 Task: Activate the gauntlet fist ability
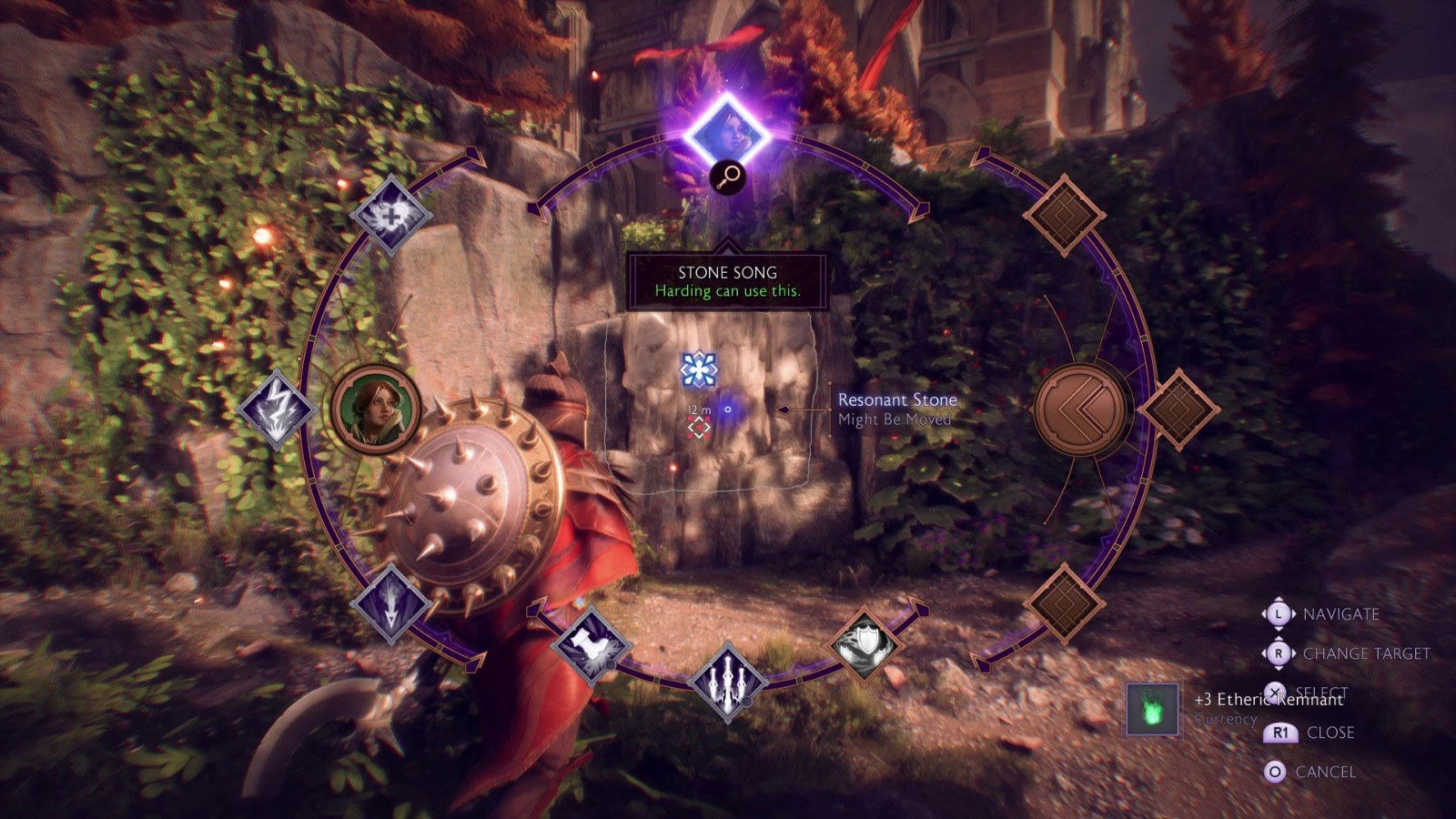pyautogui.click(x=591, y=644)
